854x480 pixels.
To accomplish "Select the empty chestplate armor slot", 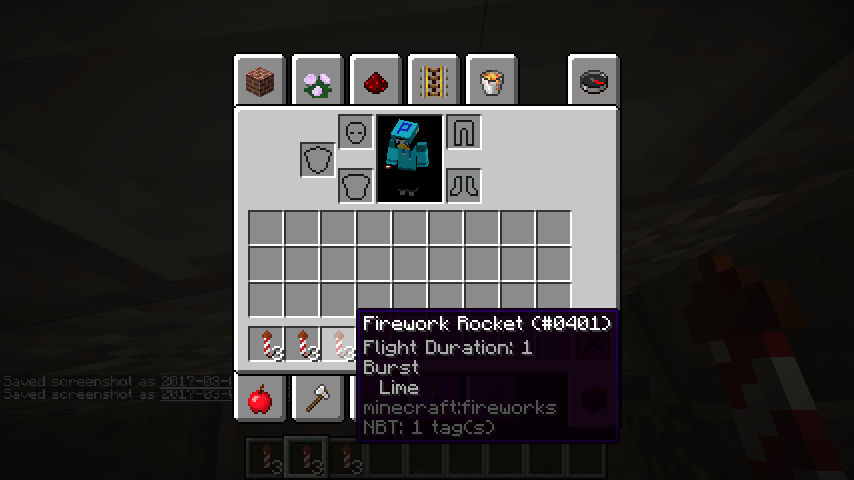I will (355, 185).
